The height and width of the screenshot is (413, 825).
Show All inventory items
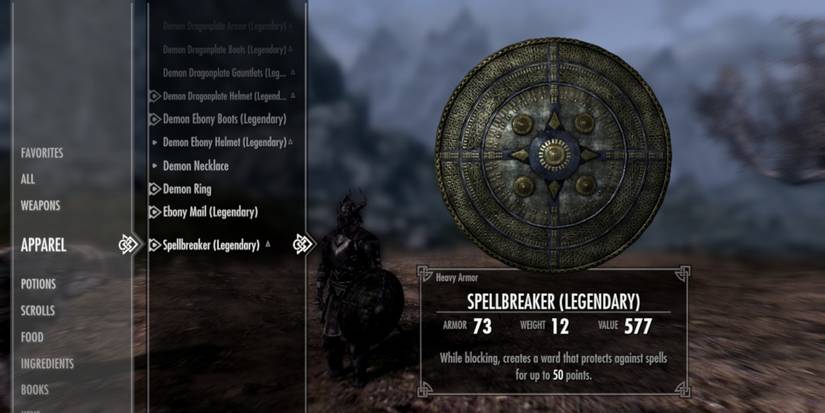[28, 179]
